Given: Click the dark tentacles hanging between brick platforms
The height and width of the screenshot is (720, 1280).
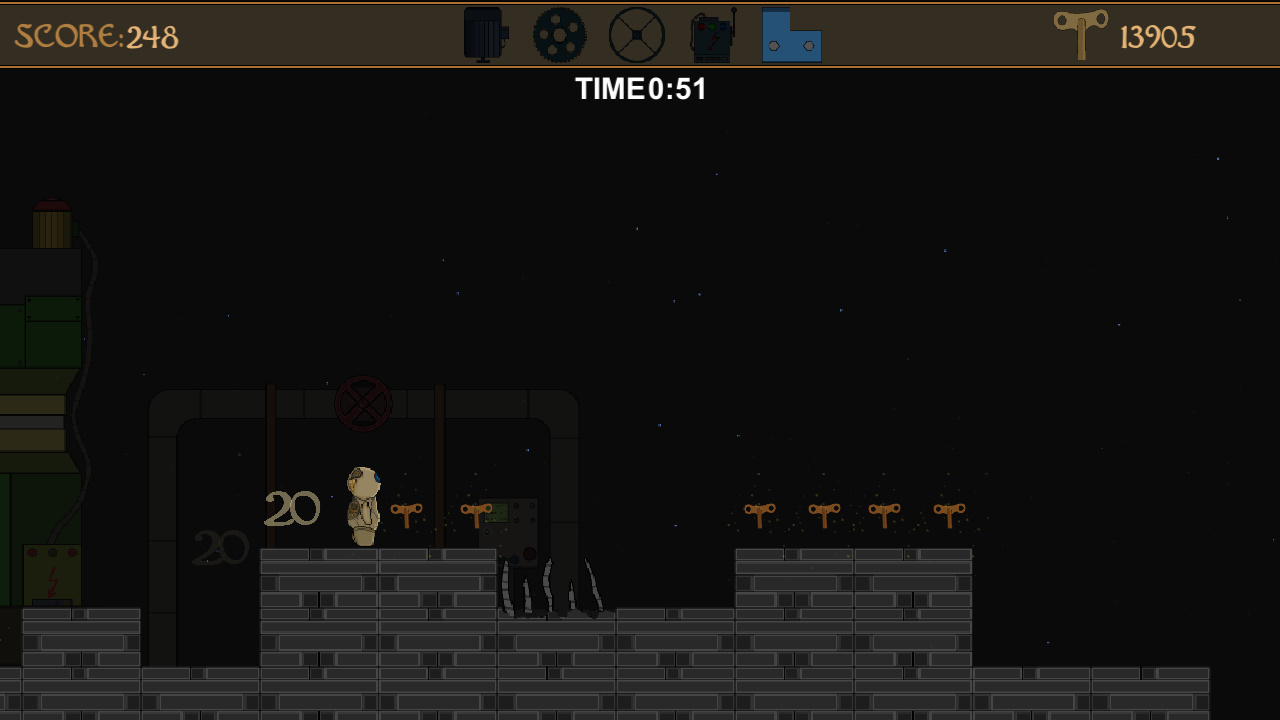Looking at the screenshot, I should click(x=553, y=590).
